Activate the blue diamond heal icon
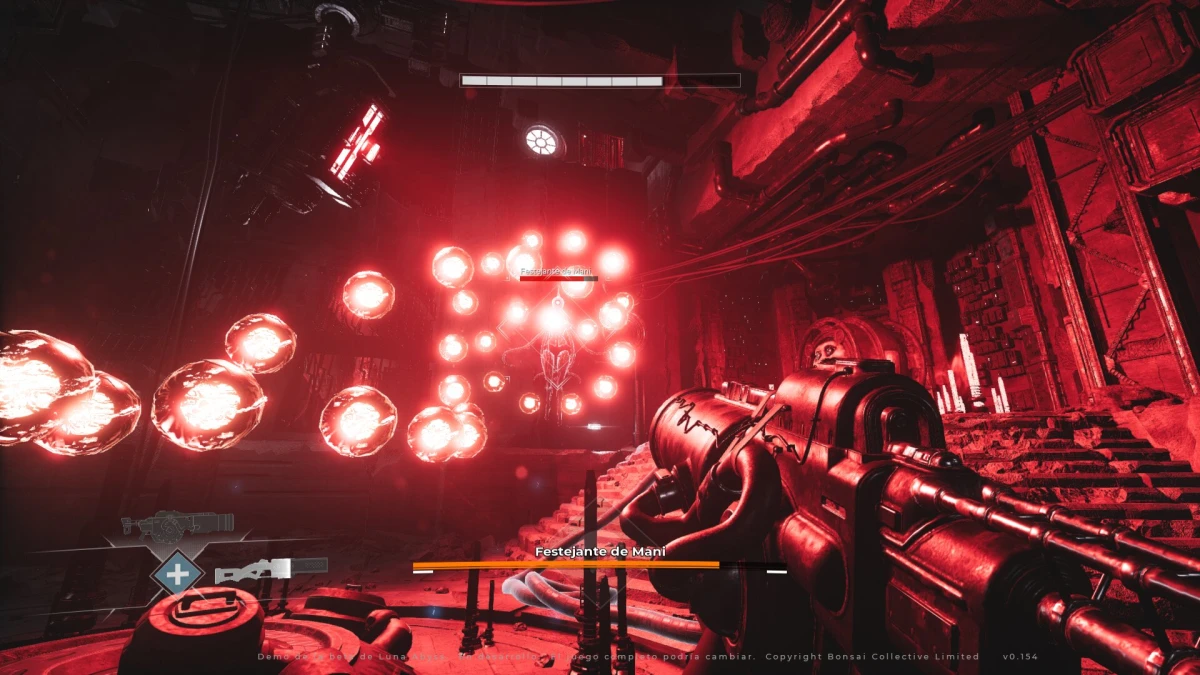Image resolution: width=1200 pixels, height=675 pixels. click(177, 575)
